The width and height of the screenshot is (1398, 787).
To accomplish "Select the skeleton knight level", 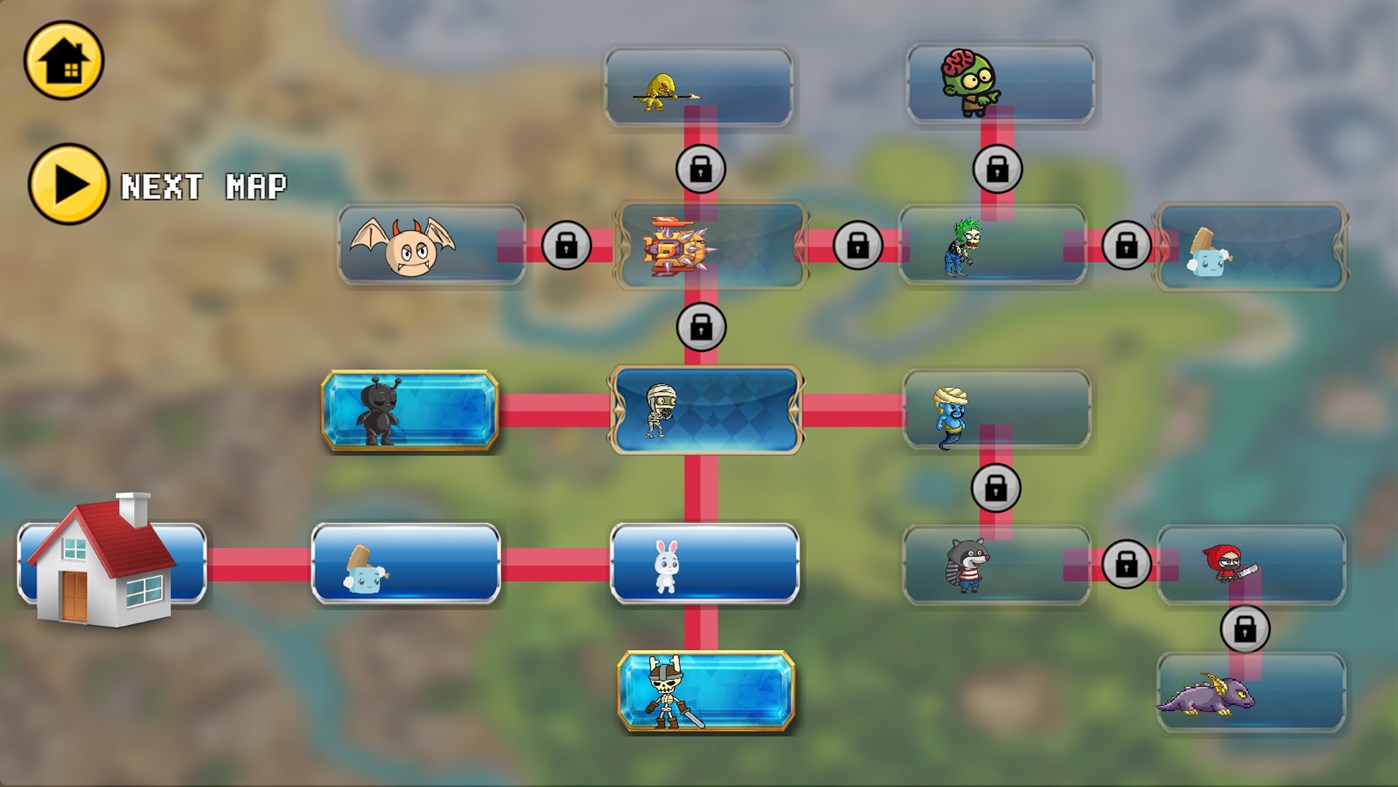I will [705, 690].
